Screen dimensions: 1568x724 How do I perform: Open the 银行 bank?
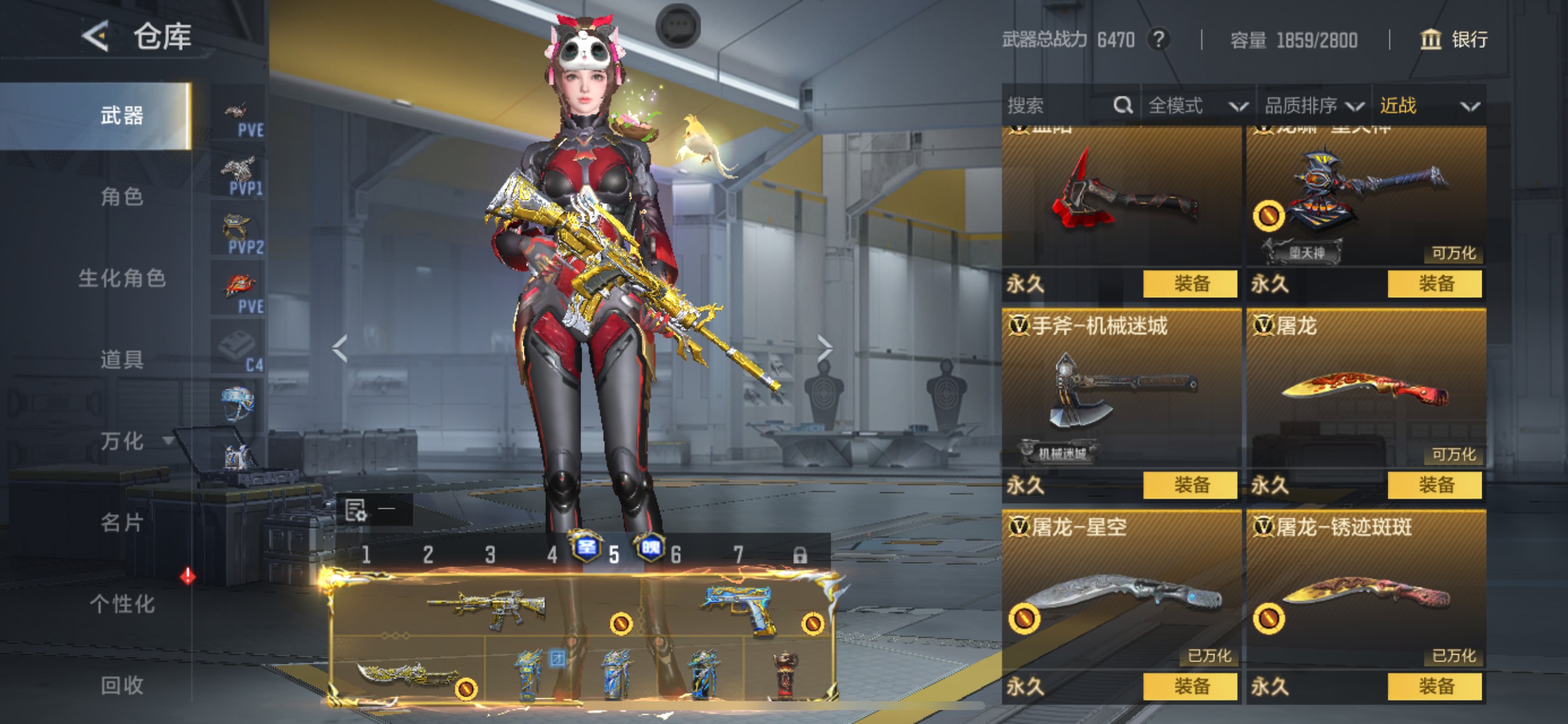point(1454,40)
